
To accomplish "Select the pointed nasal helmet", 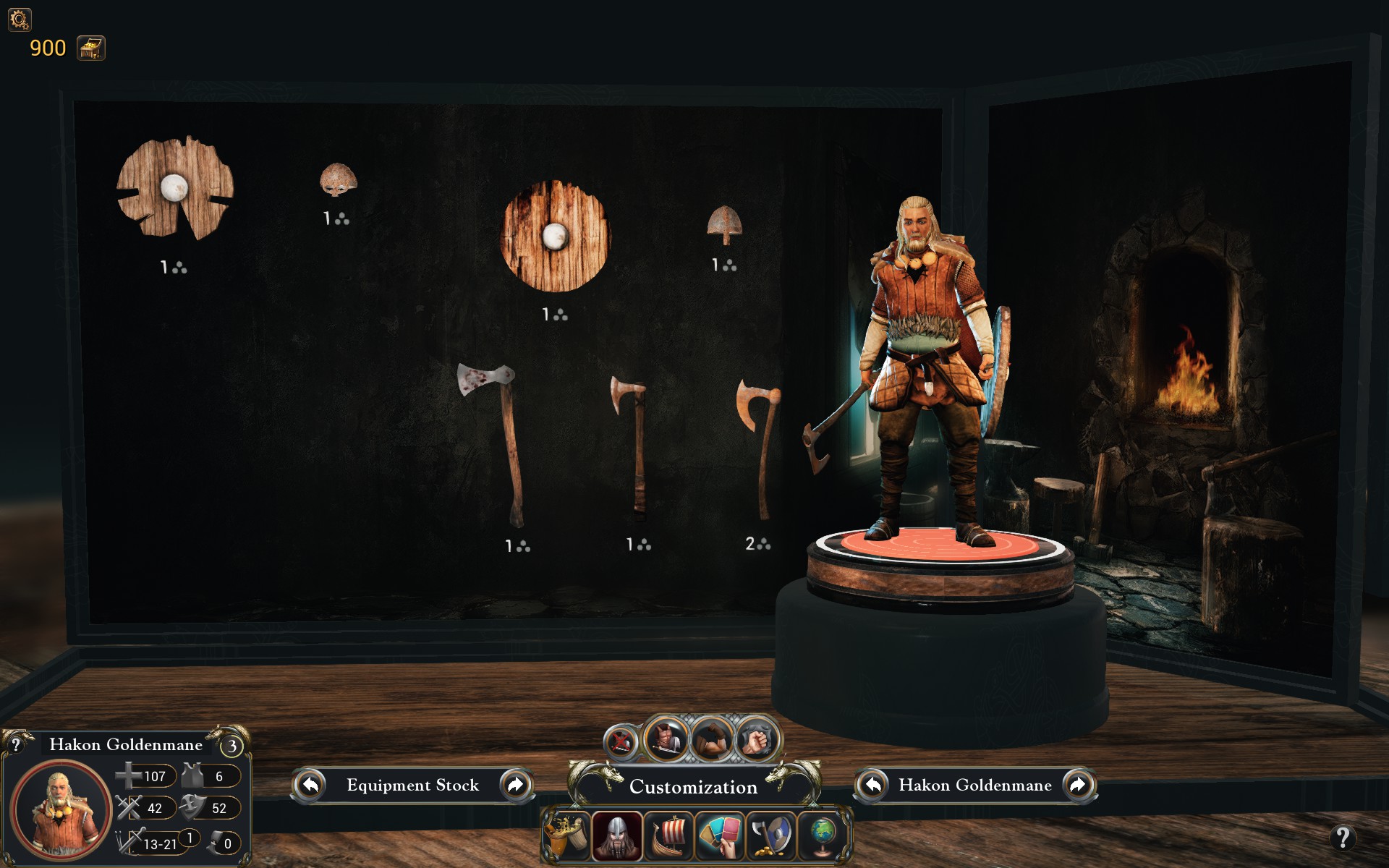I will (x=724, y=224).
